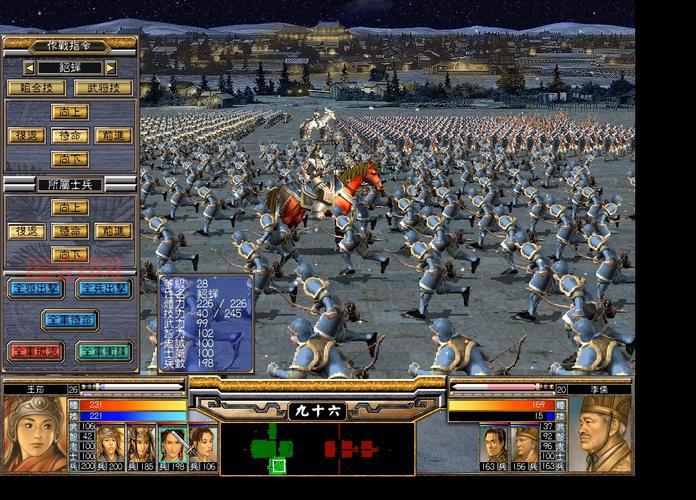Click the battlefield minimap with green and red units
This screenshot has height=500, width=696.
tap(317, 447)
